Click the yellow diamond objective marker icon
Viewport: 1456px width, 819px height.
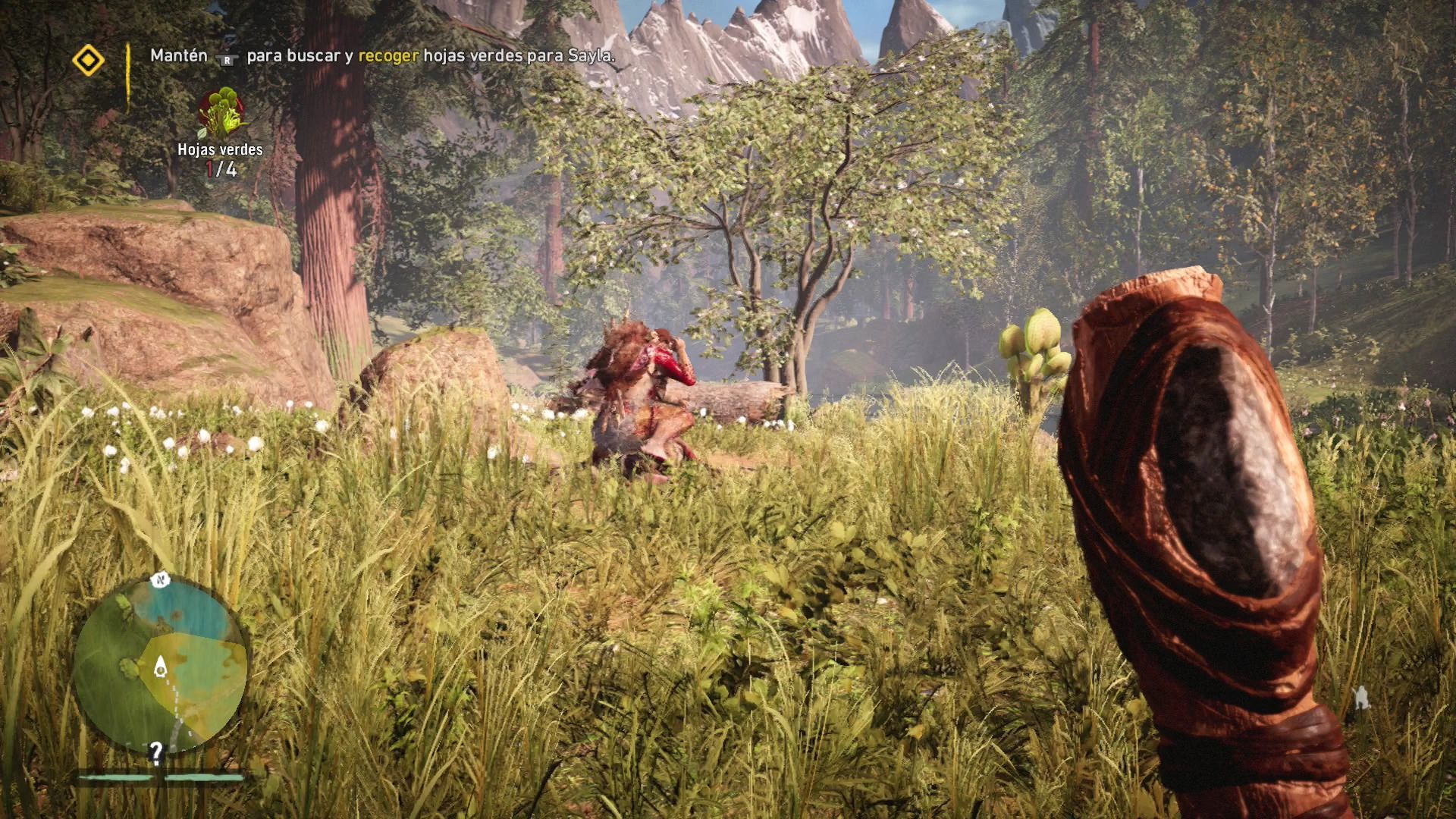88,60
